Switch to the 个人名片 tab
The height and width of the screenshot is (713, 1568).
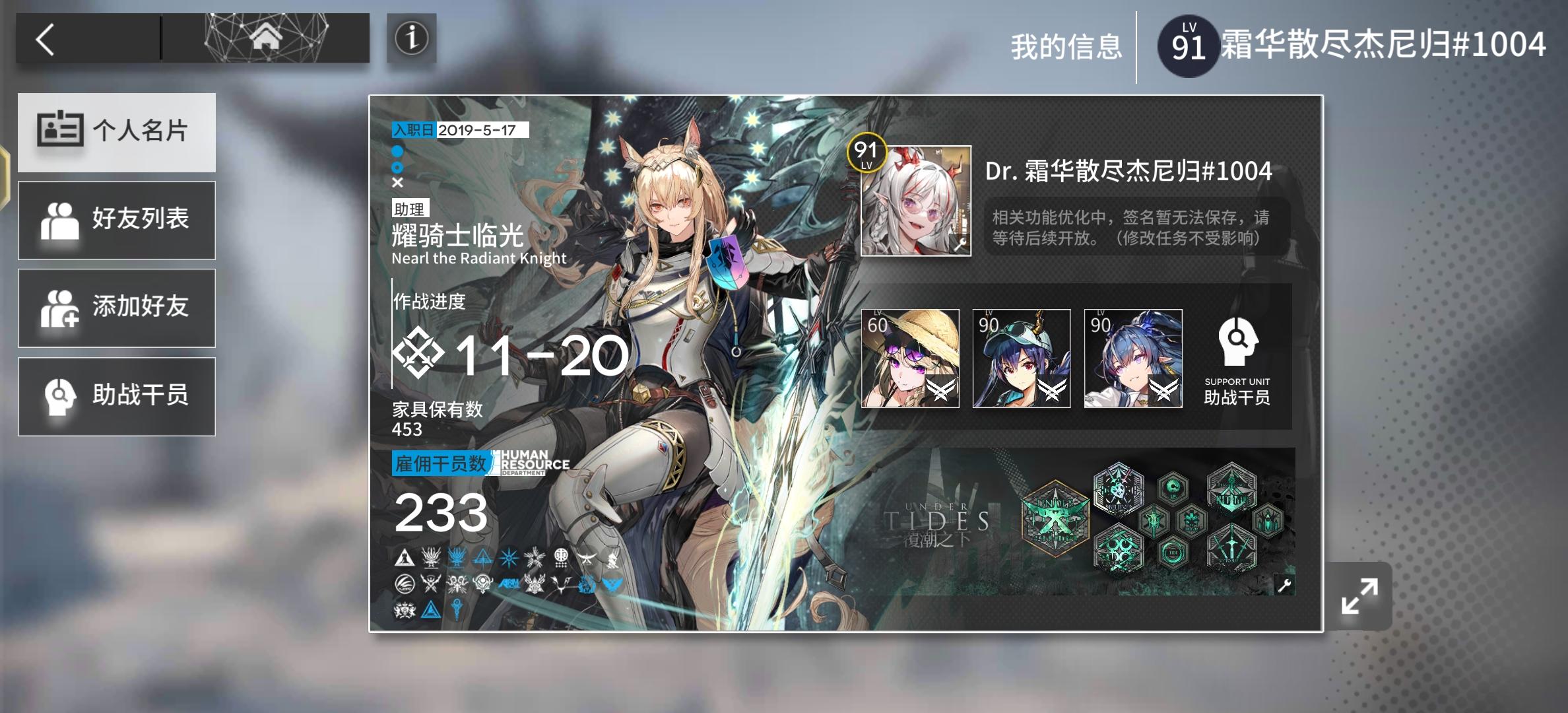[117, 132]
